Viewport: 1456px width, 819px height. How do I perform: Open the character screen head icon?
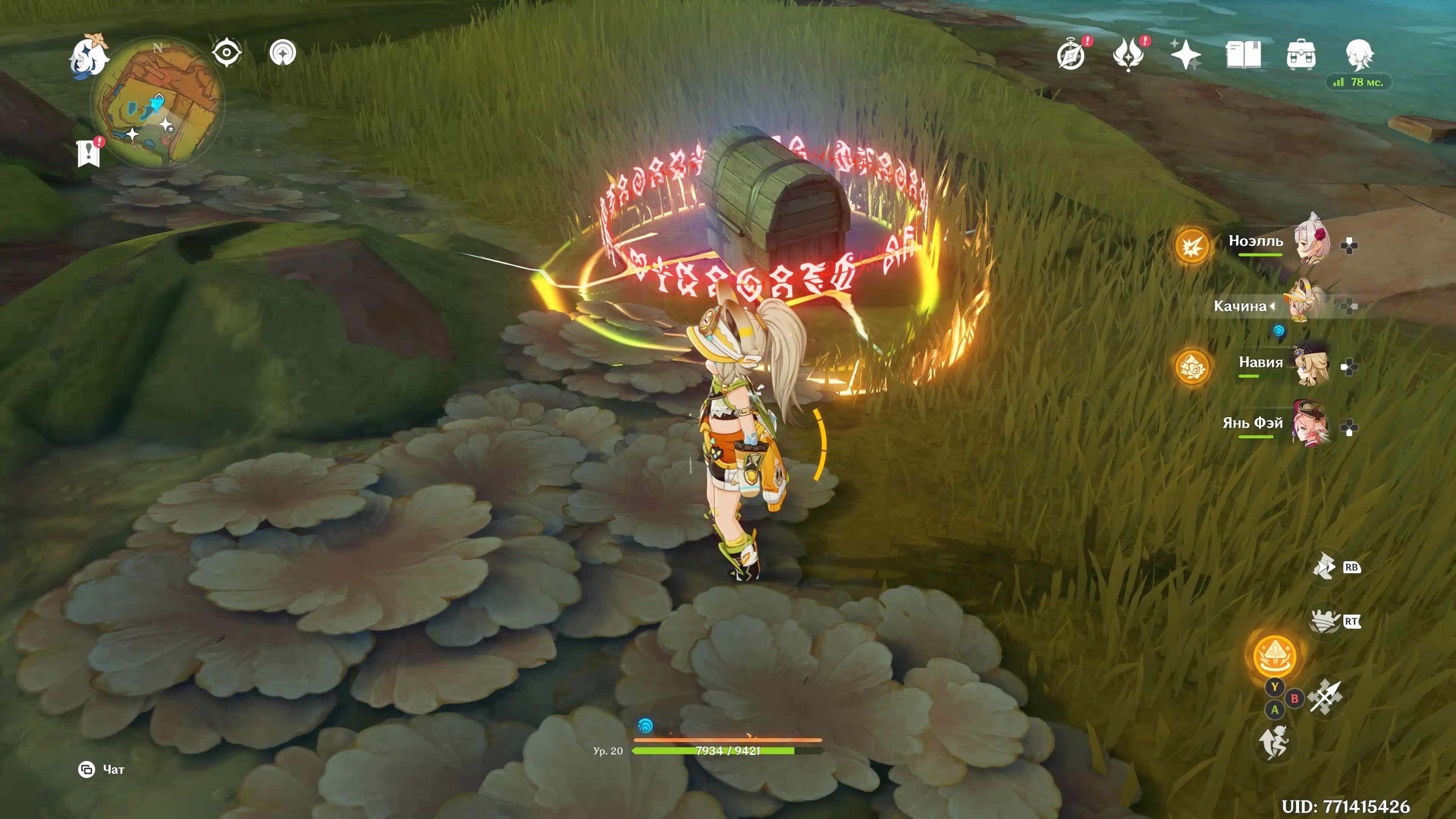[x=1359, y=55]
